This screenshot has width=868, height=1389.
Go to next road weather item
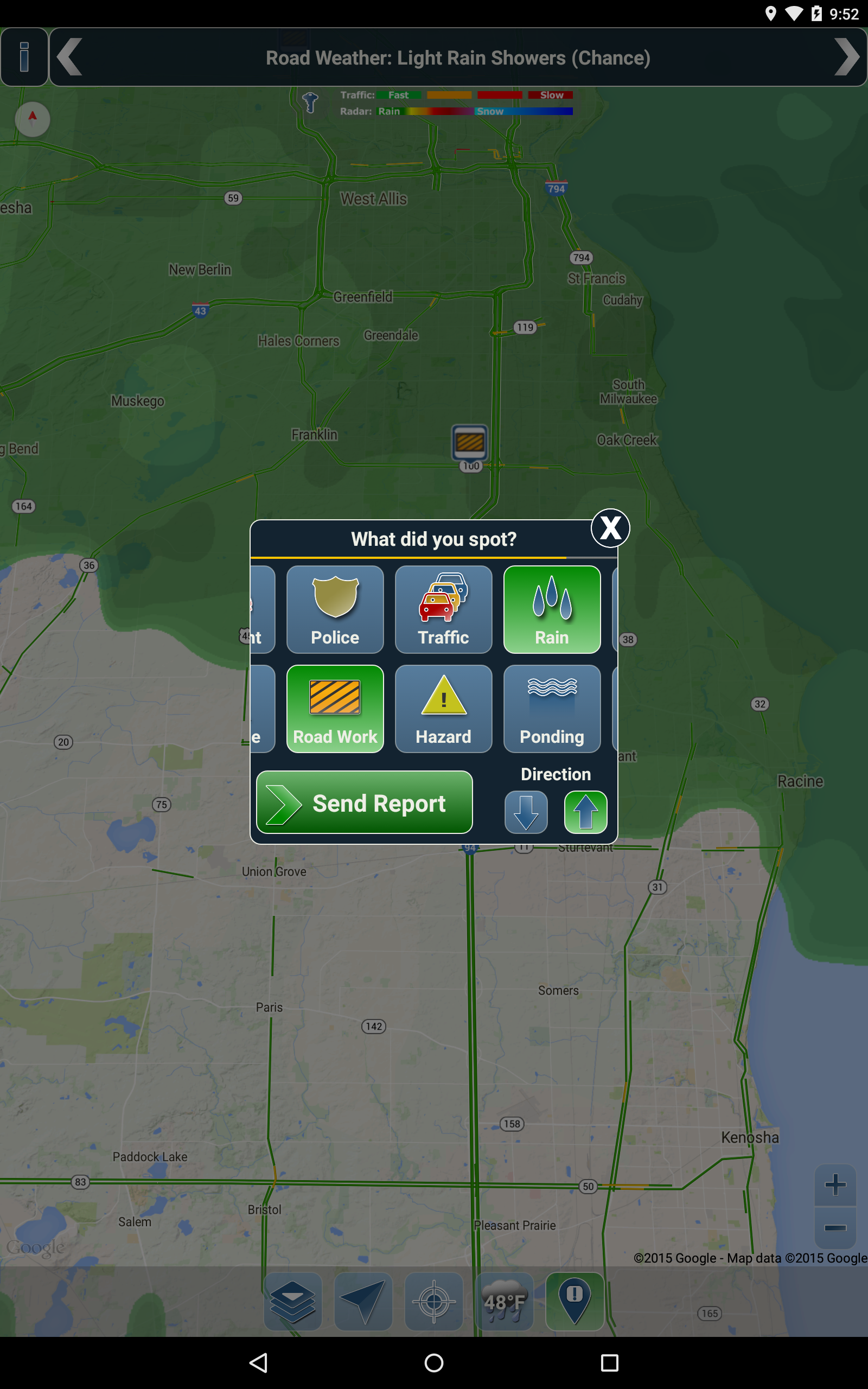click(846, 57)
